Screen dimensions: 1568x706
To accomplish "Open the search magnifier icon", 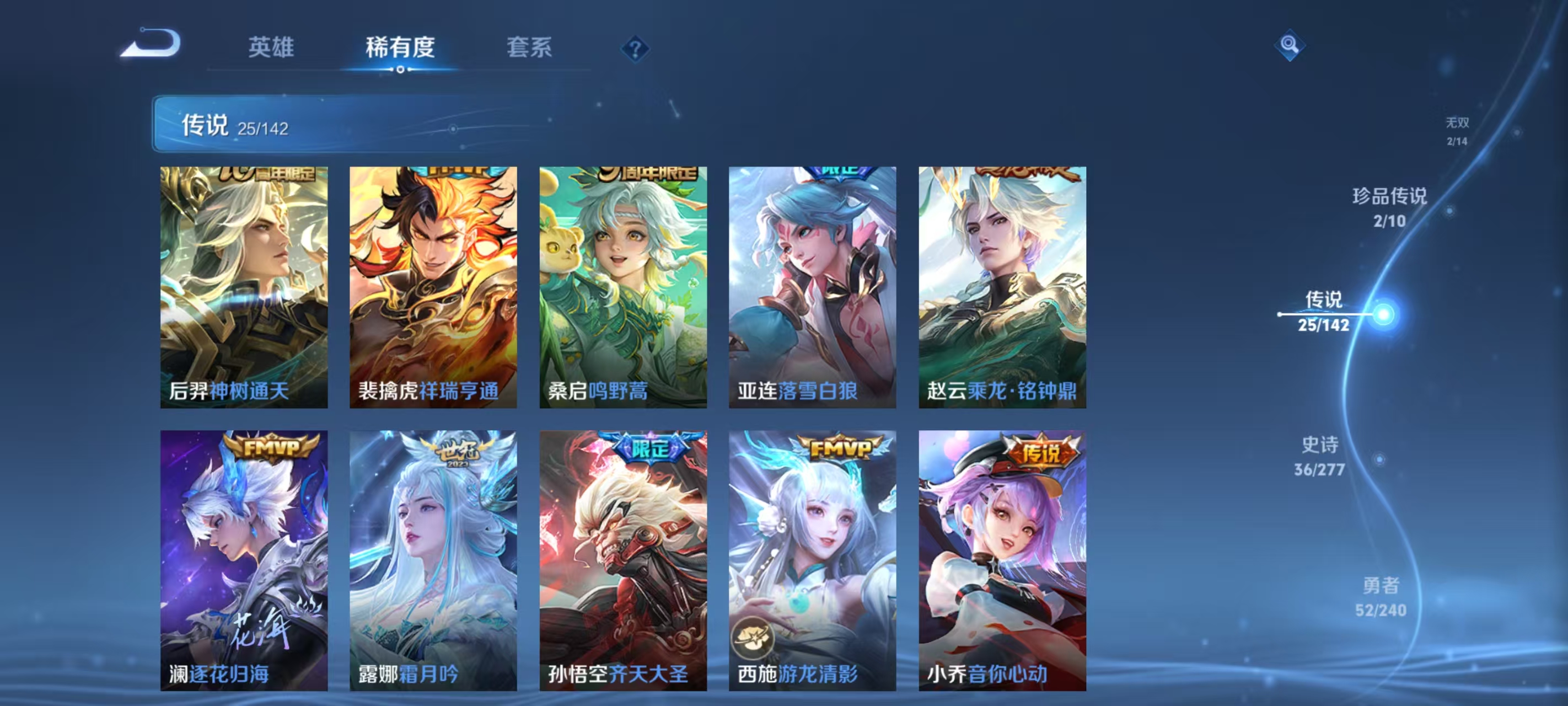I will click(x=1291, y=45).
